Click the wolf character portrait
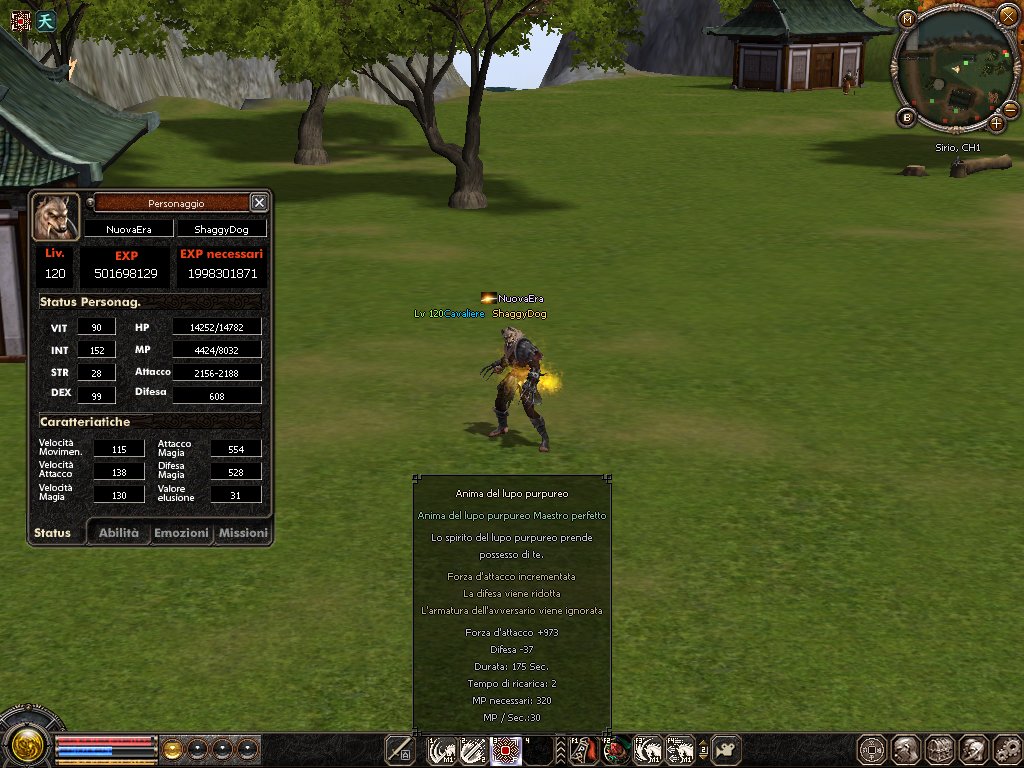The width and height of the screenshot is (1024, 768). click(x=56, y=217)
